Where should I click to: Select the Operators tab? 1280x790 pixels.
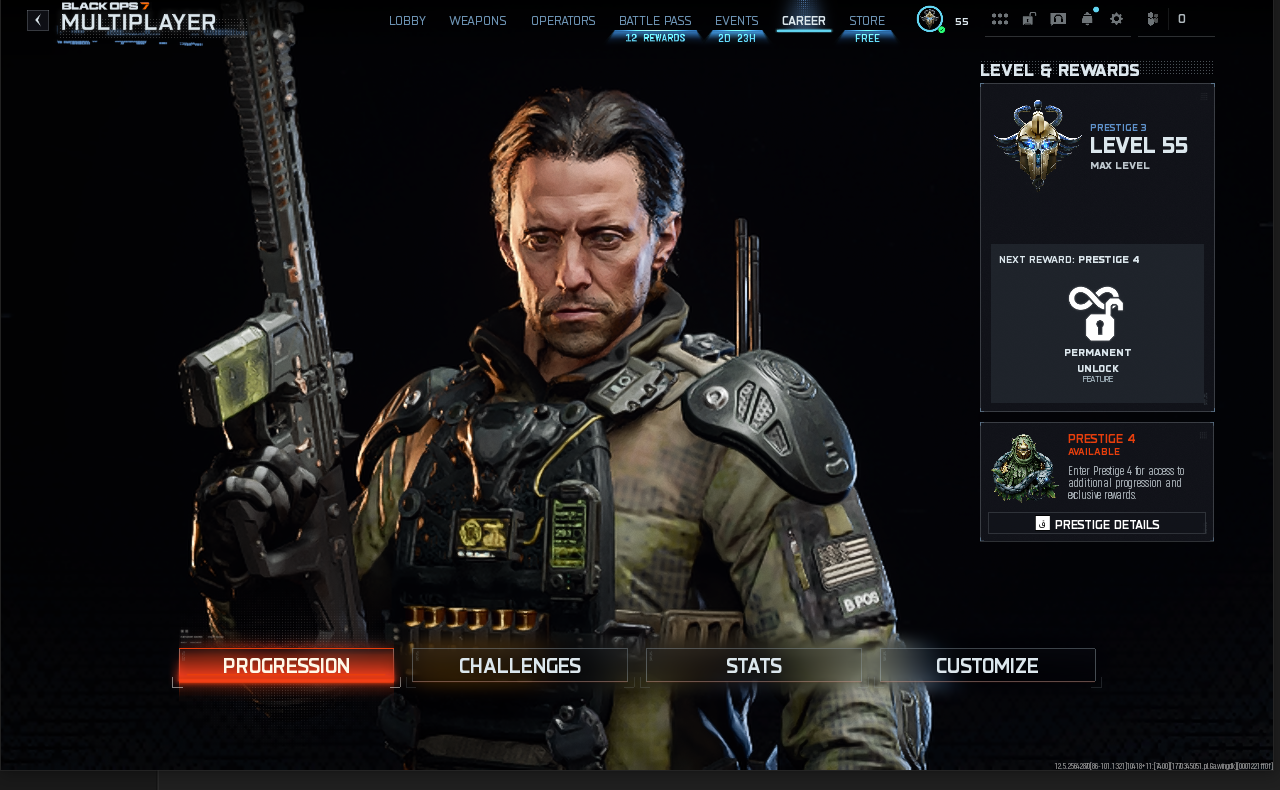(563, 21)
